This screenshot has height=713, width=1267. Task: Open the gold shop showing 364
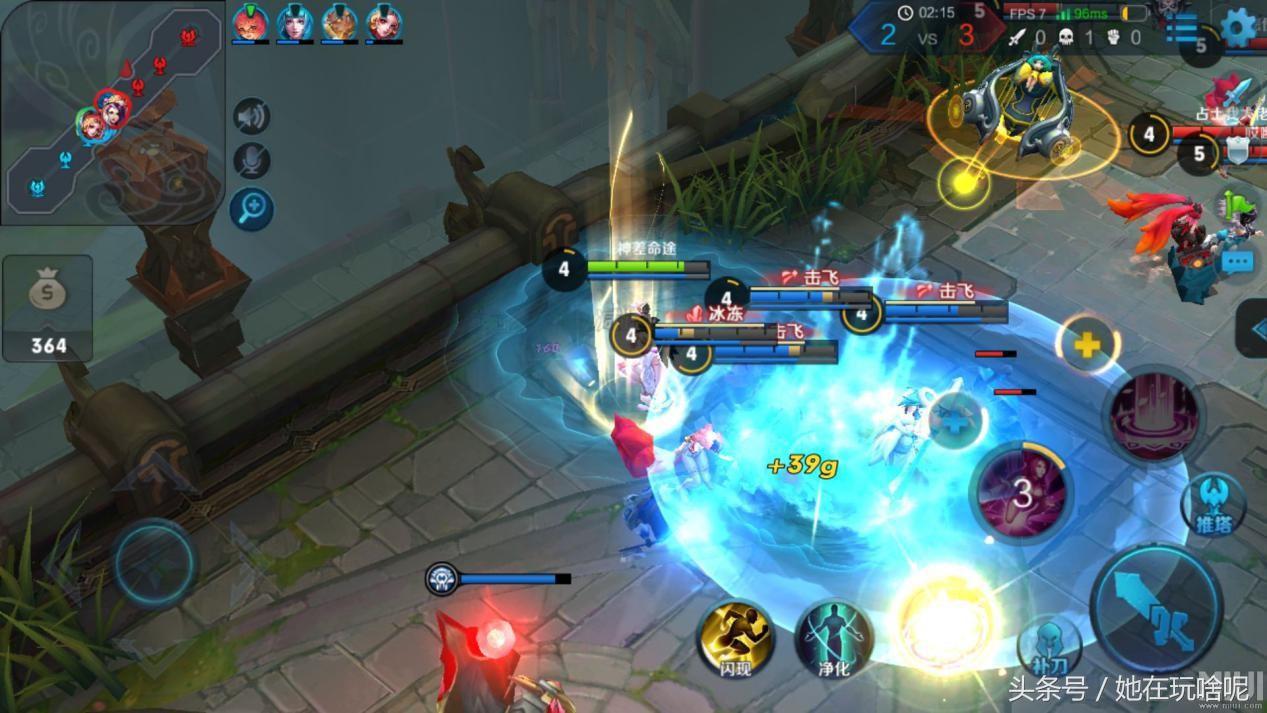(x=47, y=307)
